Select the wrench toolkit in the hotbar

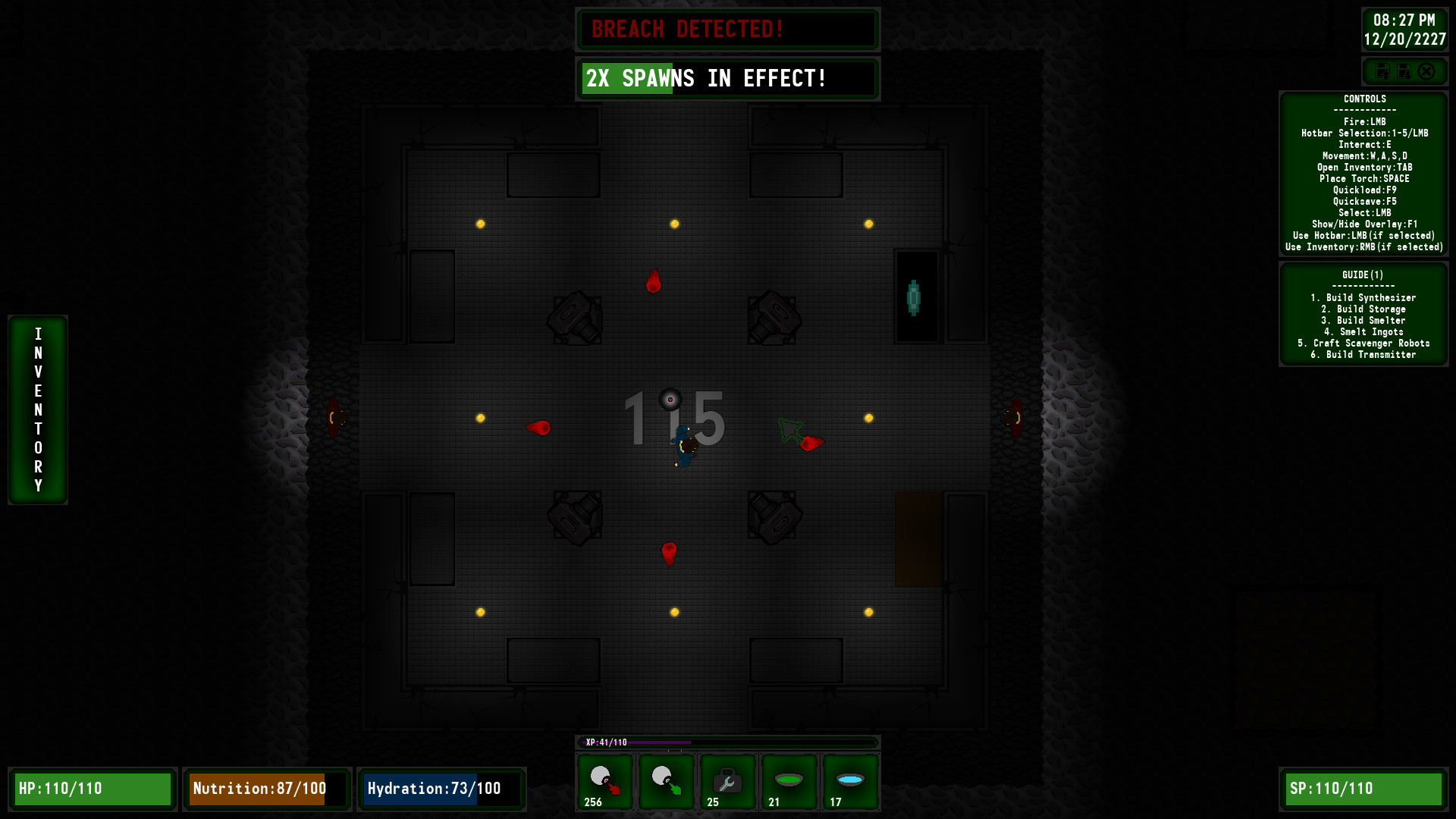pyautogui.click(x=727, y=782)
